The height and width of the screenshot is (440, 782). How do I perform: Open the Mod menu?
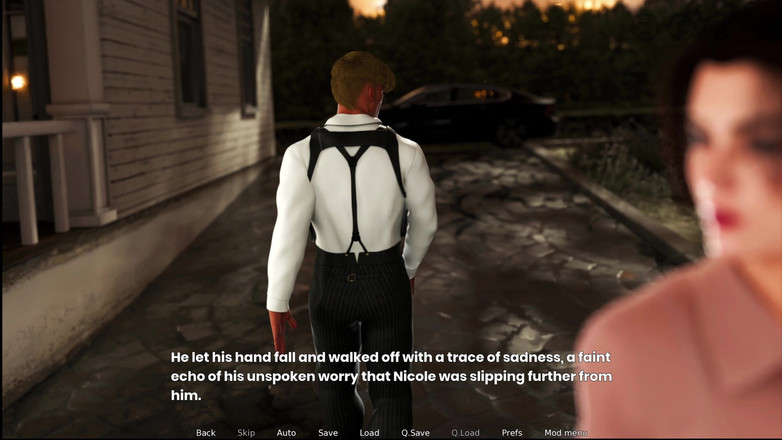click(565, 433)
